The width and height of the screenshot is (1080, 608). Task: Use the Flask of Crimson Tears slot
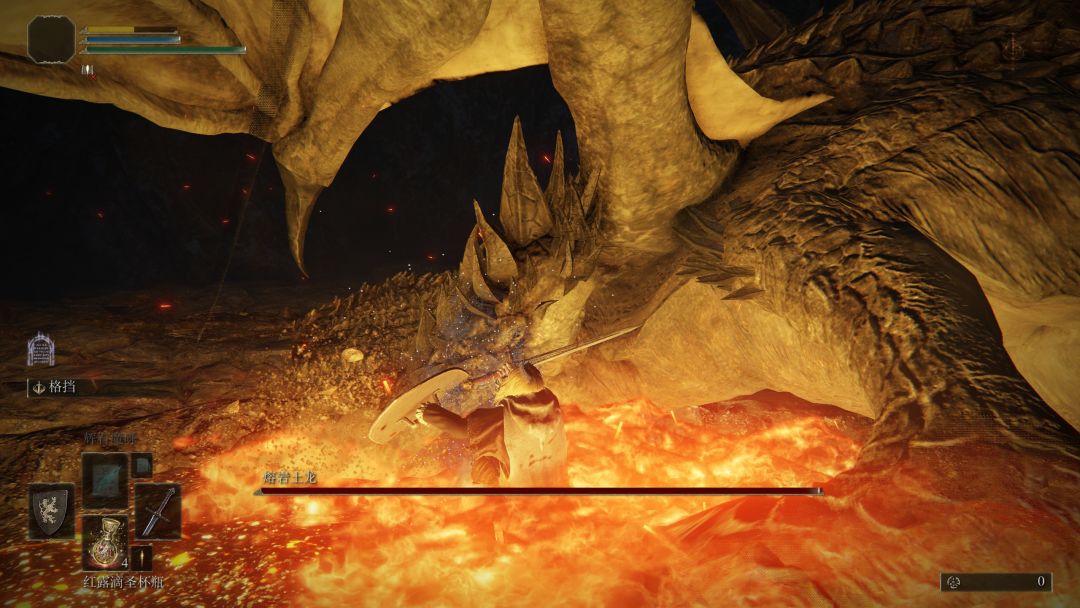pos(104,543)
